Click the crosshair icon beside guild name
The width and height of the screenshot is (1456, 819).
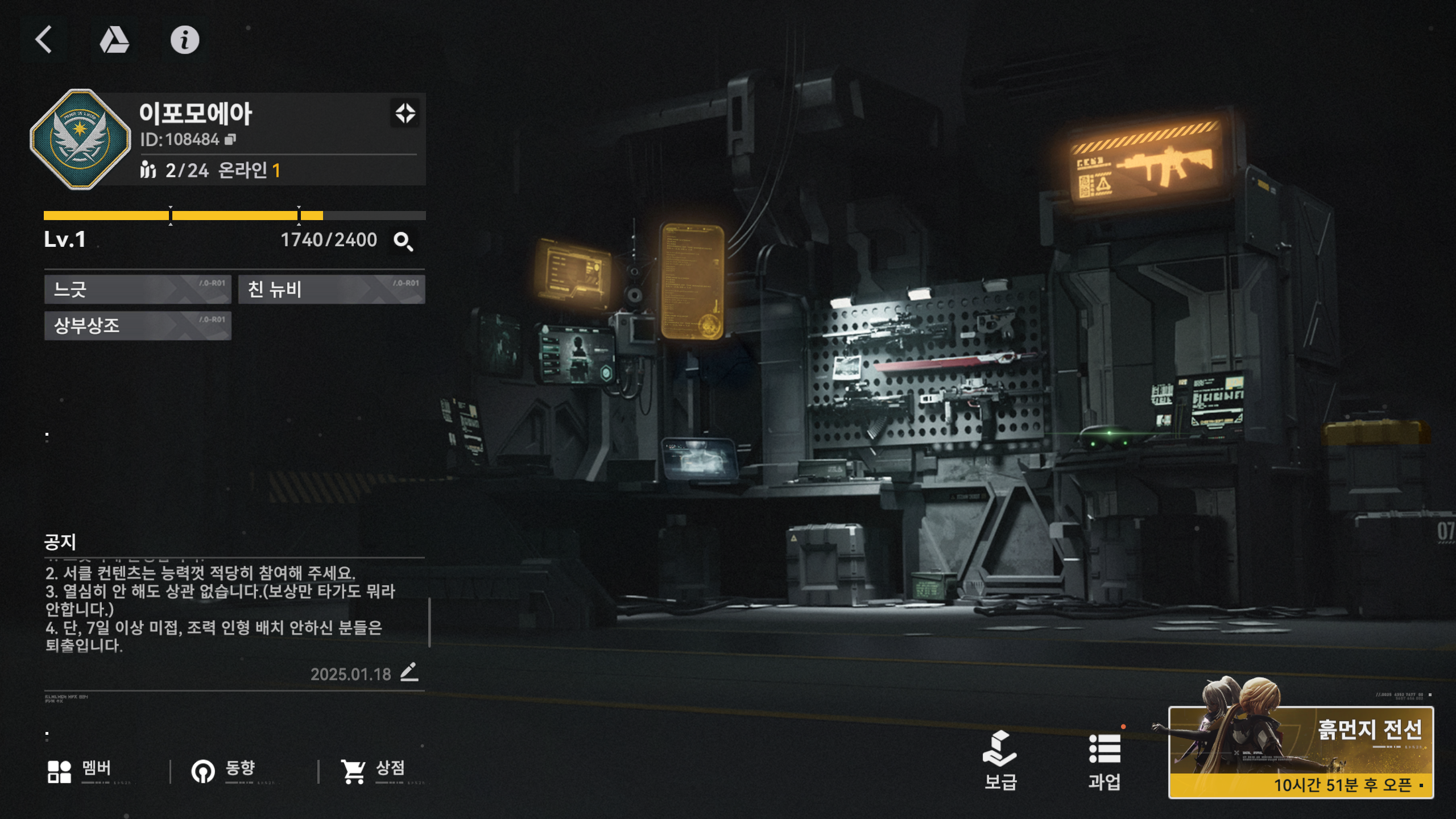pyautogui.click(x=405, y=113)
